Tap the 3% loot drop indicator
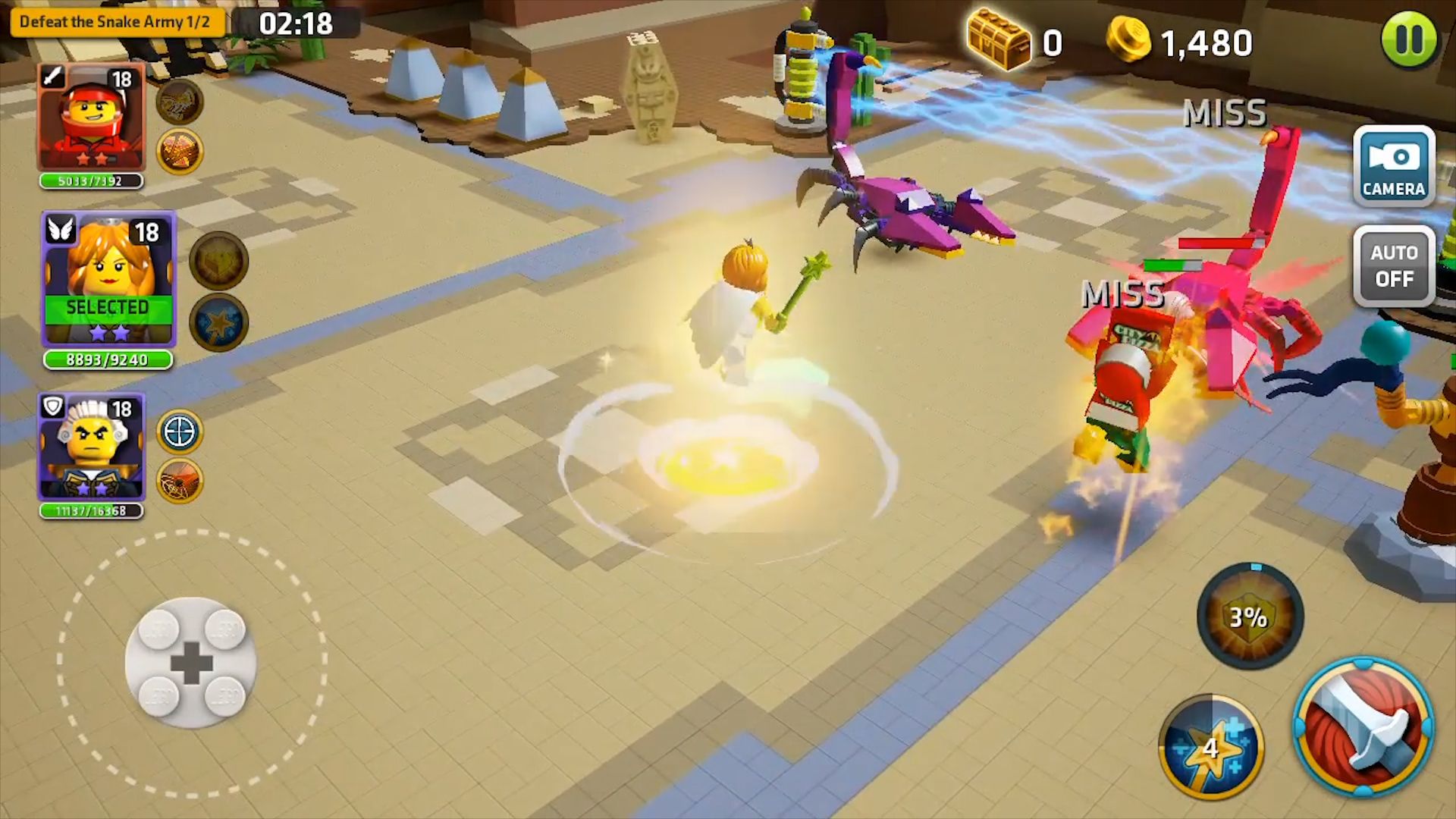The width and height of the screenshot is (1456, 819). (x=1250, y=618)
